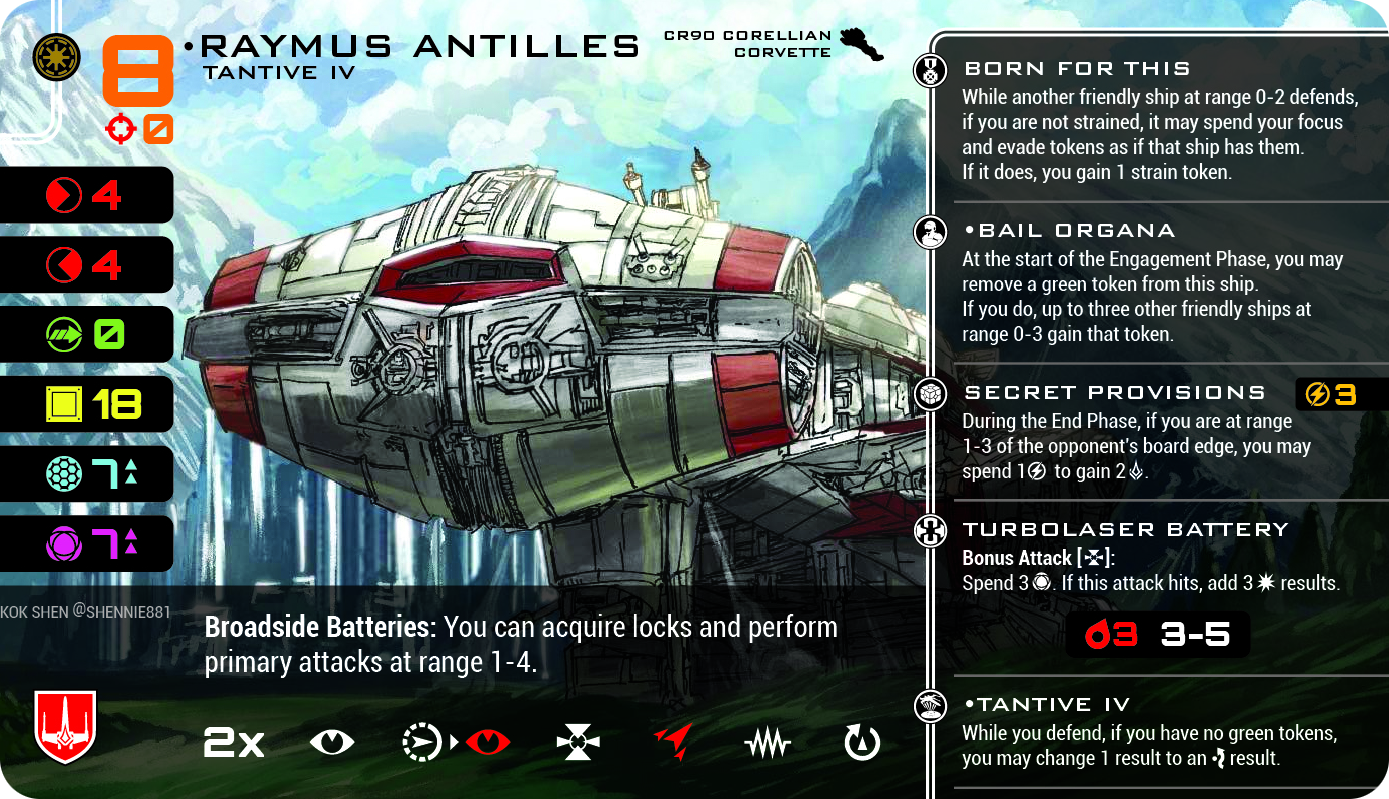1389x799 pixels.
Task: Select the red arrows action icon
Action: (x=673, y=742)
